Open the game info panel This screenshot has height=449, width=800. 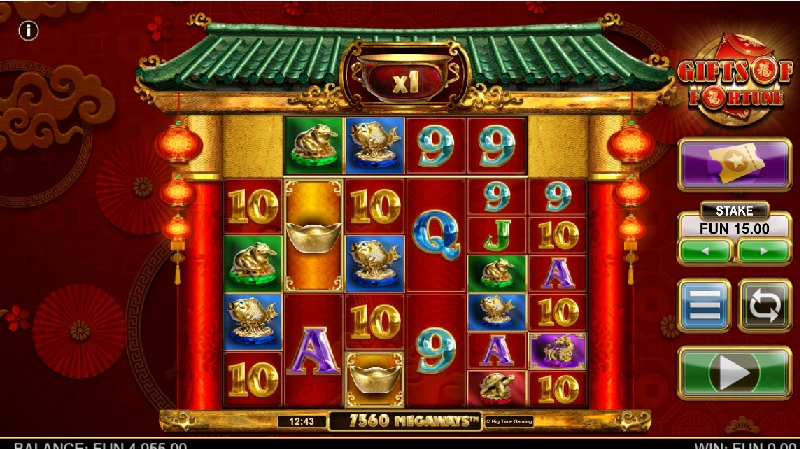pyautogui.click(x=29, y=31)
